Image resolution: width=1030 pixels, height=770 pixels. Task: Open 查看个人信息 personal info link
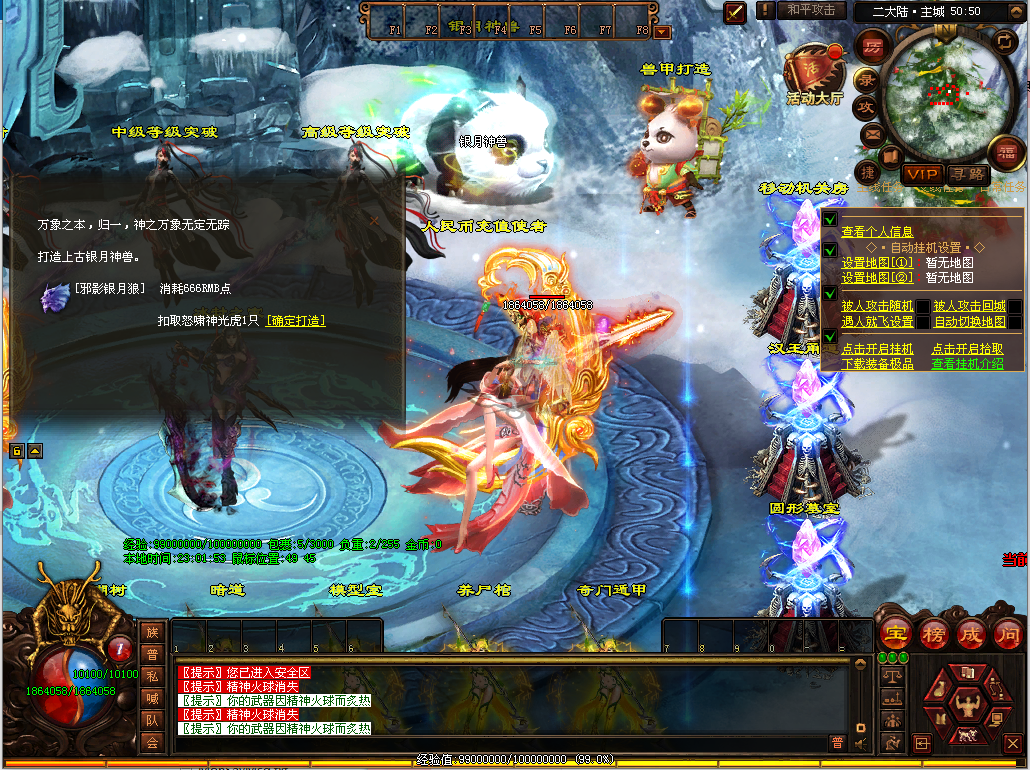tap(877, 232)
